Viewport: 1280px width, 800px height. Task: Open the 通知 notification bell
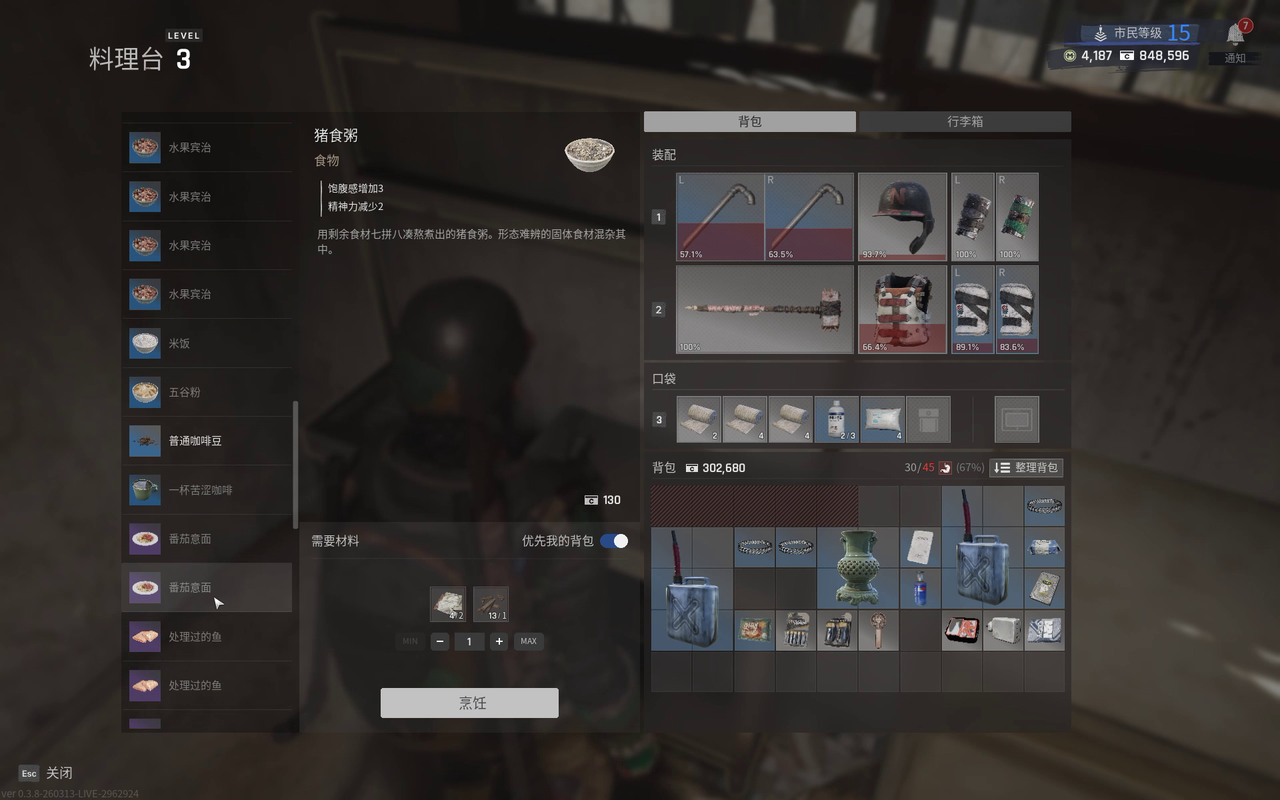tap(1236, 36)
